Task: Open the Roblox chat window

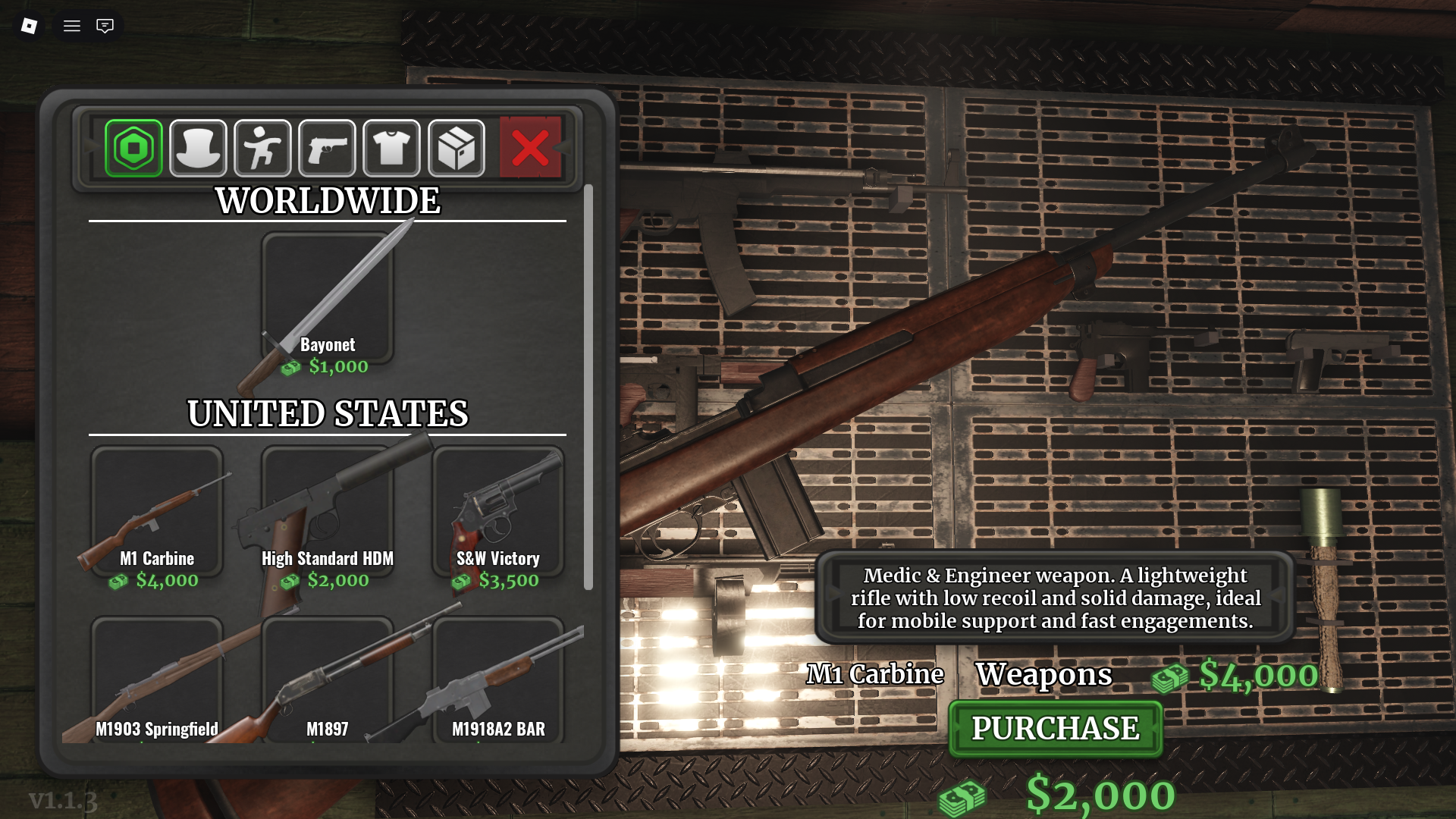Action: click(x=105, y=26)
